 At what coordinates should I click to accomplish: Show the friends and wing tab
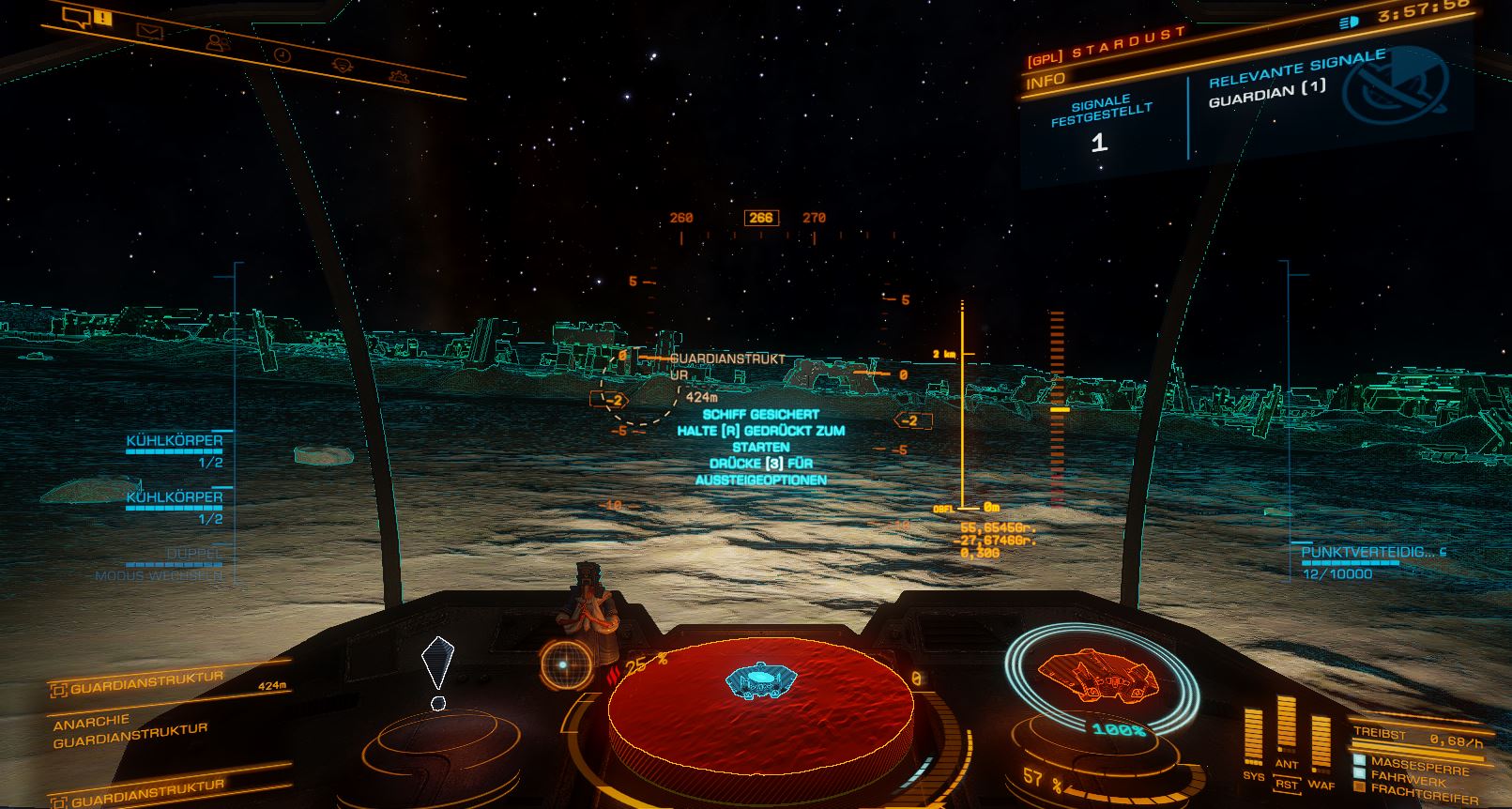point(217,43)
